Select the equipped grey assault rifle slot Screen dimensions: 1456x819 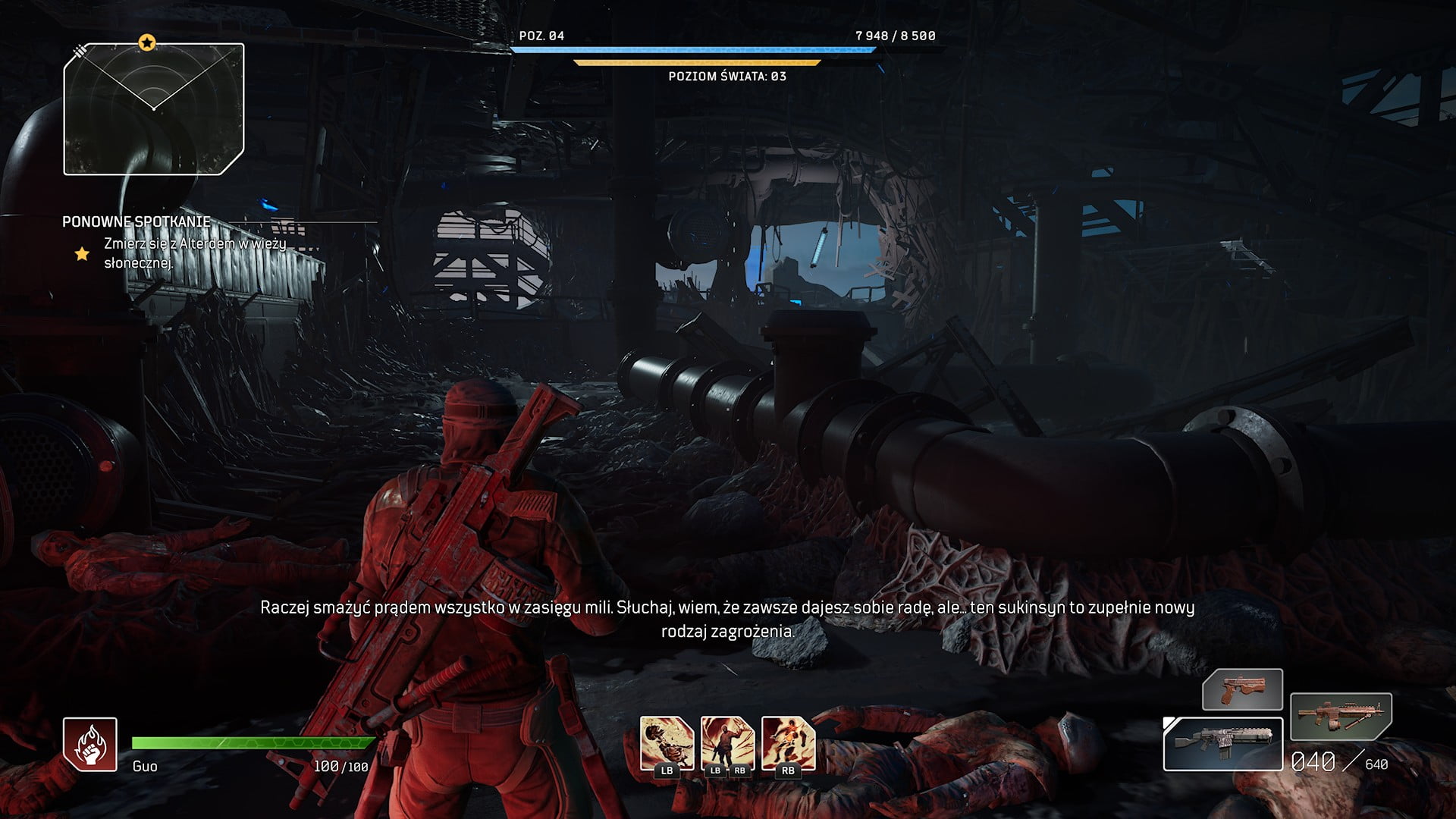point(1222,744)
